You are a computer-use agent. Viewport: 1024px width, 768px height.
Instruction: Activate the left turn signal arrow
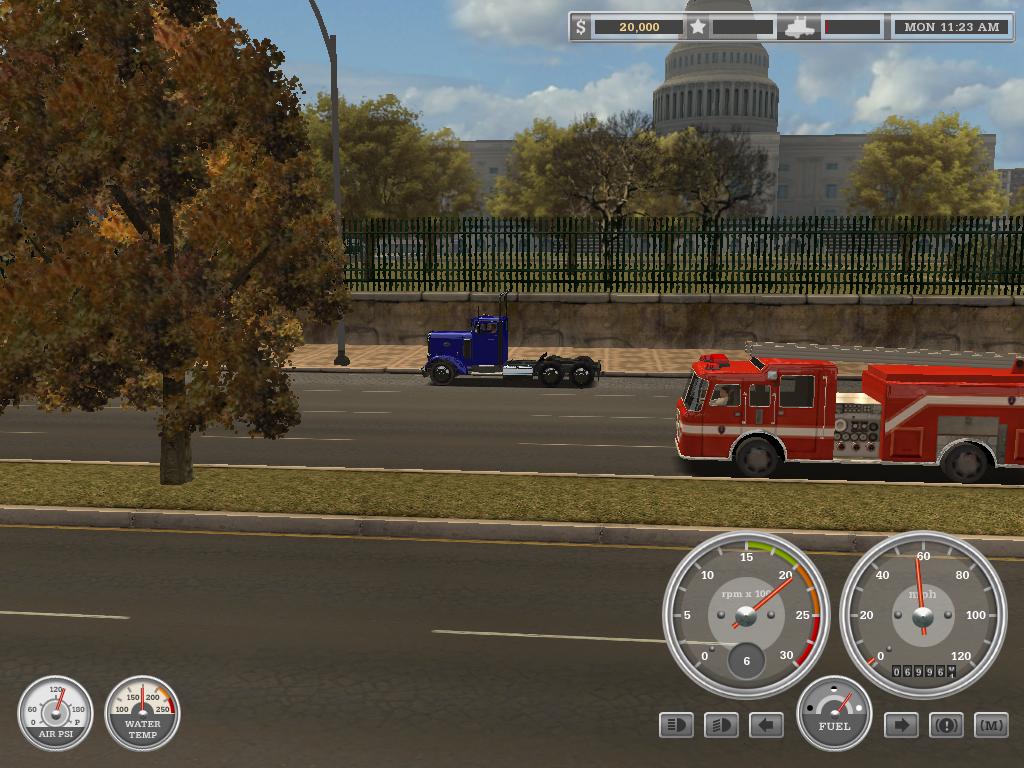point(766,725)
